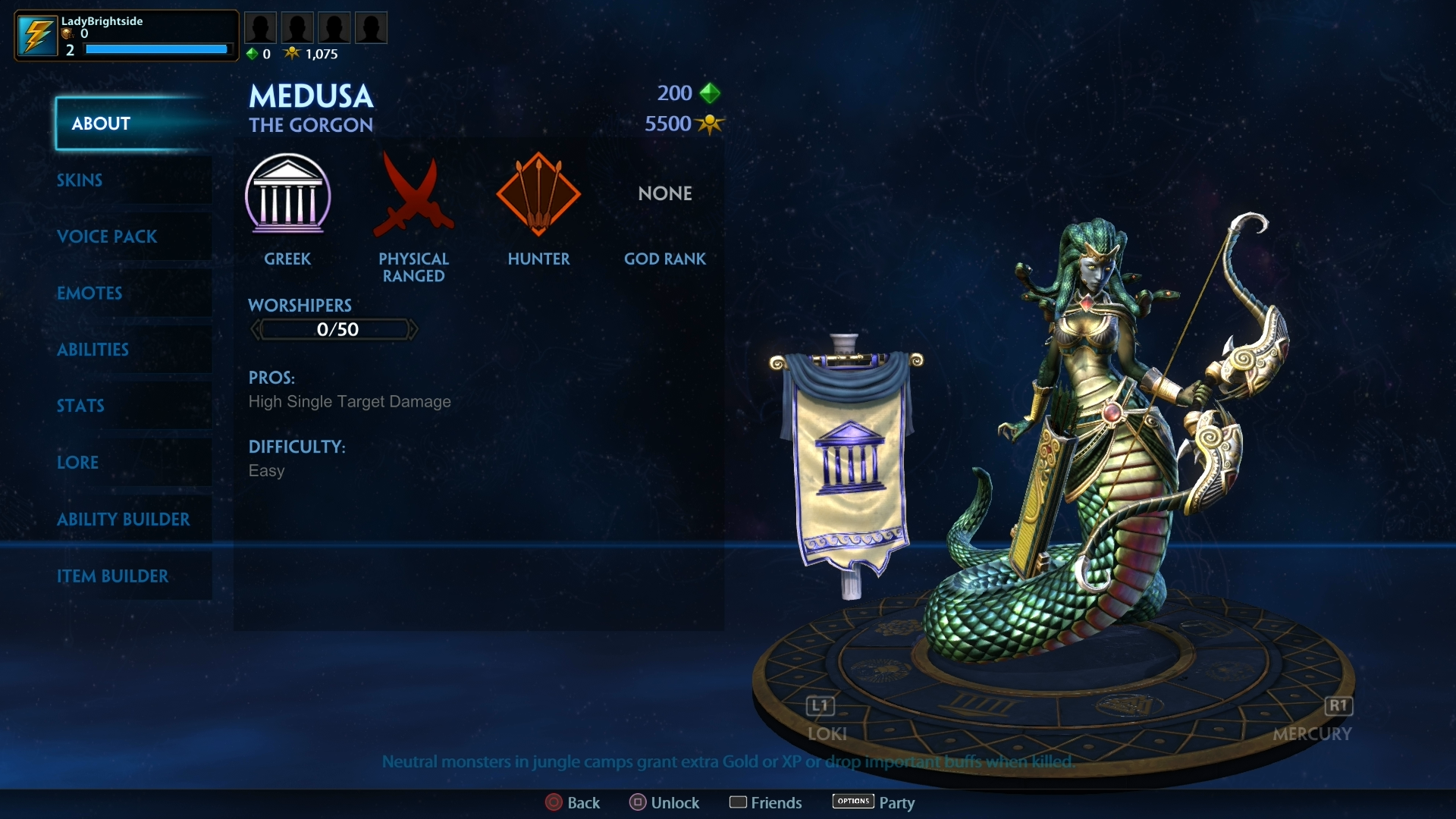Screen dimensions: 1456x819
Task: Select the Greek pantheon icon
Action: 288,196
